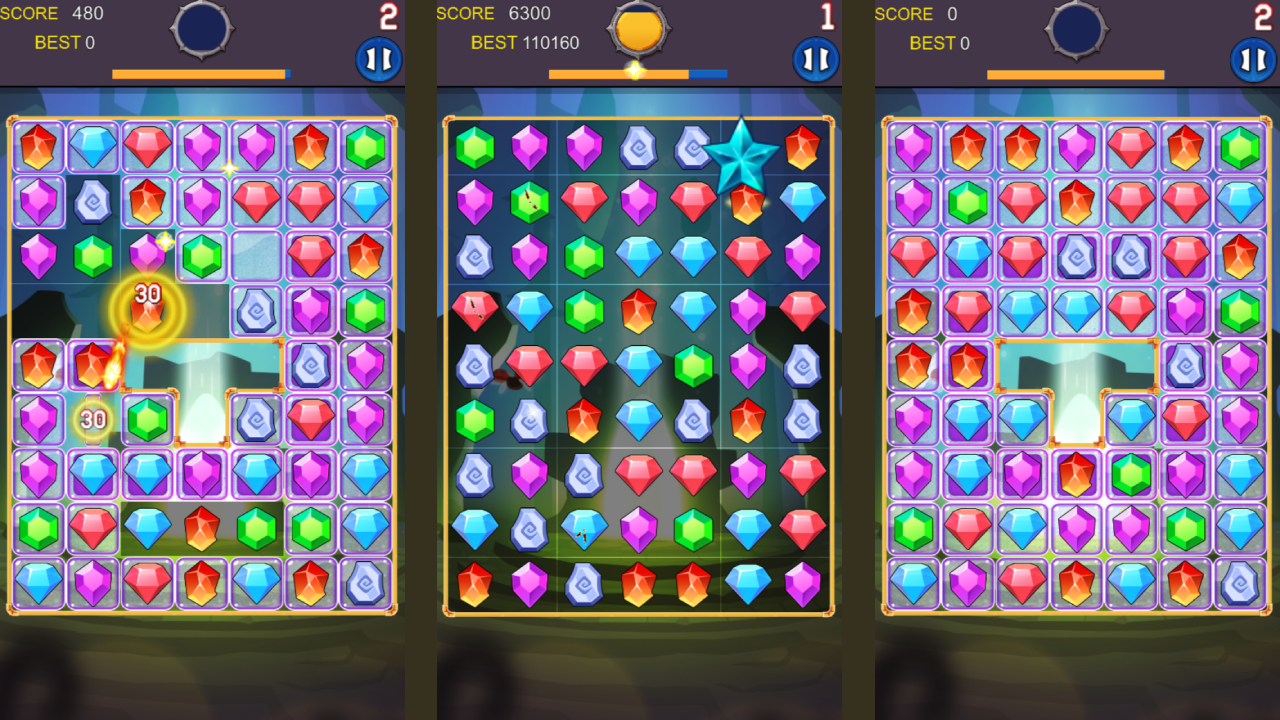The height and width of the screenshot is (720, 1280).
Task: Tap the shield timer circle on the right panel
Action: [x=1075, y=30]
